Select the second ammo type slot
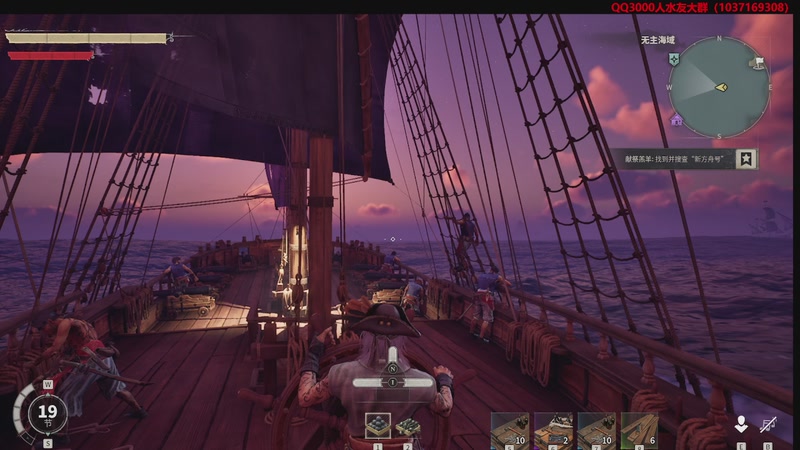The image size is (800, 450). tap(407, 425)
